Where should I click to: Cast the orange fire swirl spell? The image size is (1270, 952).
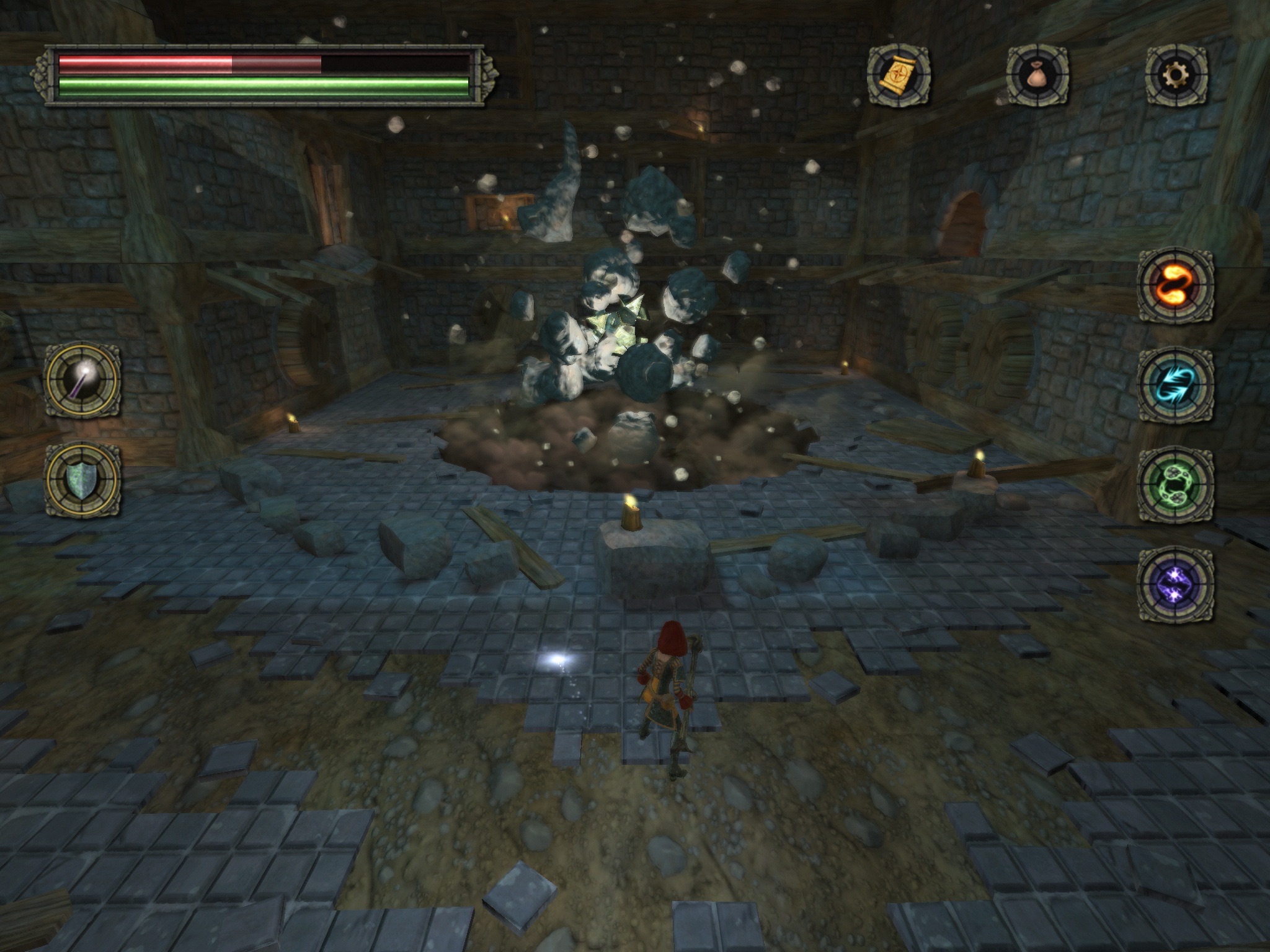coord(1175,285)
